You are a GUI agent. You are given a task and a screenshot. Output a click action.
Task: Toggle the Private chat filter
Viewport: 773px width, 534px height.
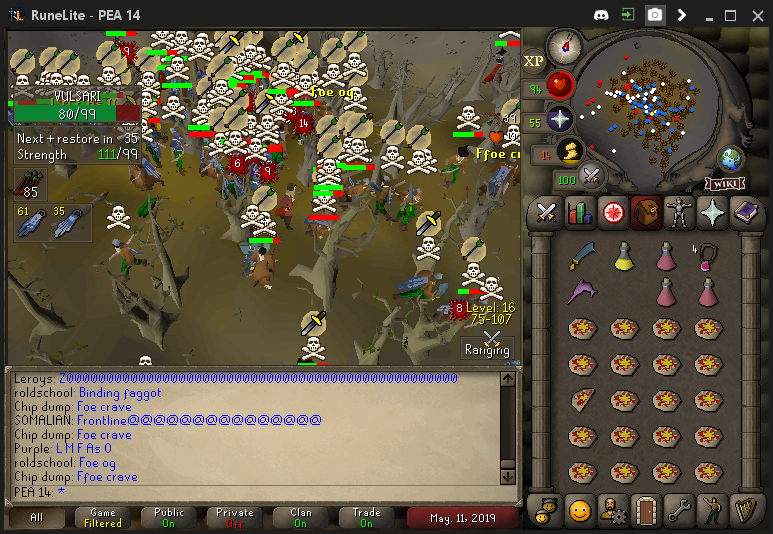click(x=235, y=517)
